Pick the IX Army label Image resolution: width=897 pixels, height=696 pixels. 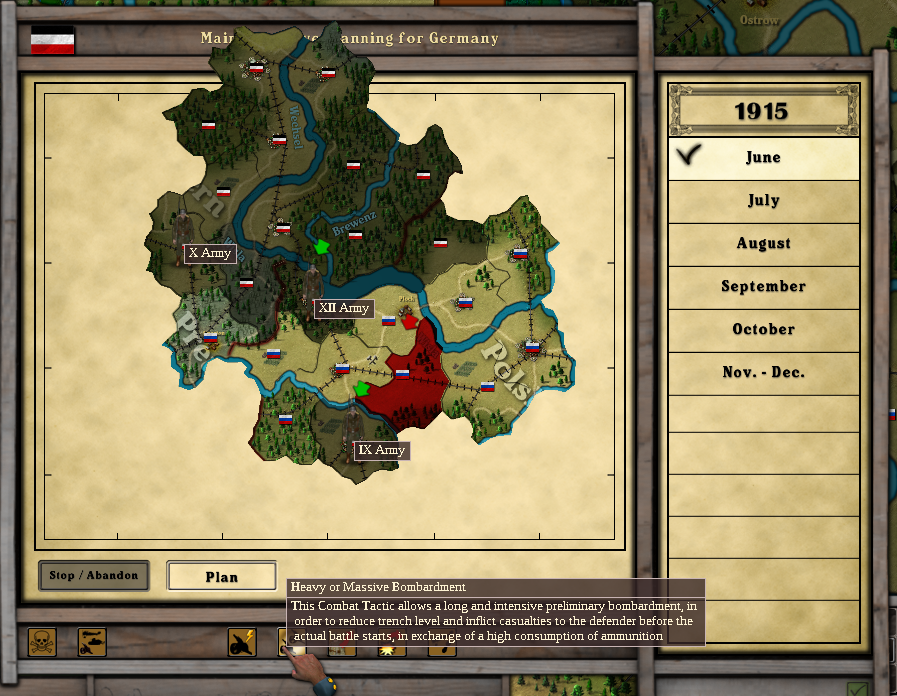pos(381,450)
